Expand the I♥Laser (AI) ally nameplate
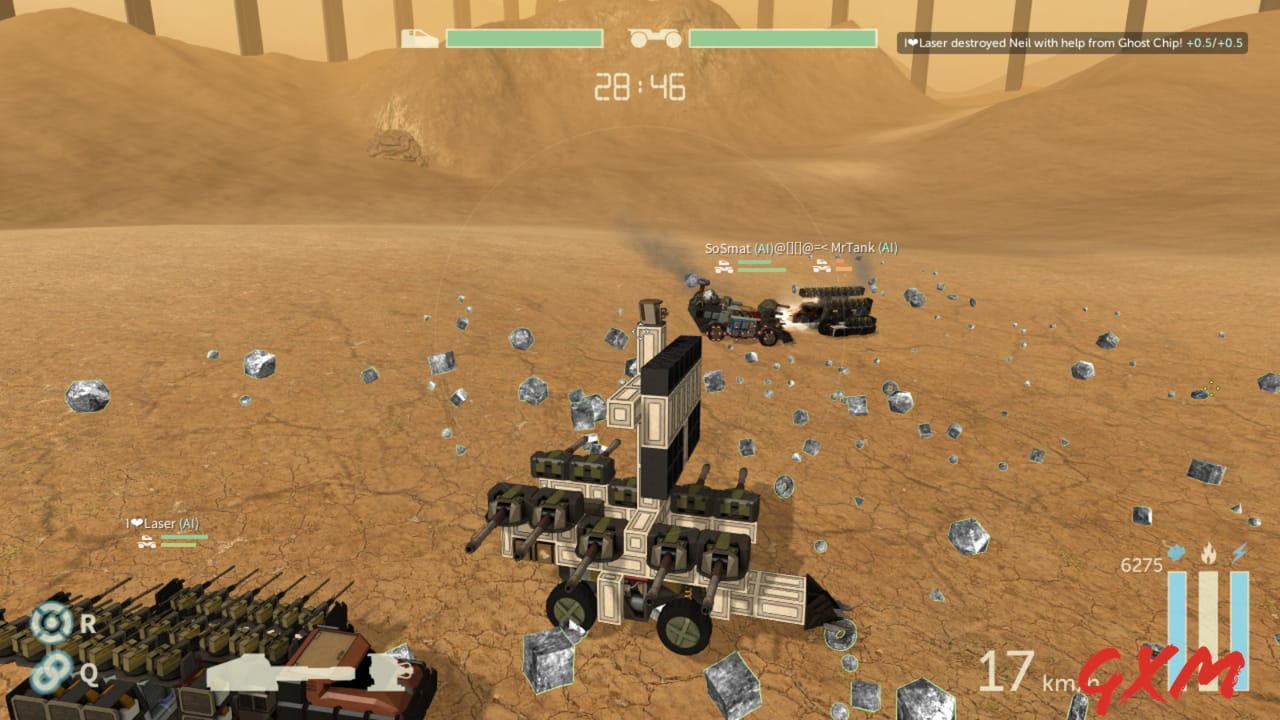This screenshot has width=1280, height=720. pyautogui.click(x=161, y=523)
